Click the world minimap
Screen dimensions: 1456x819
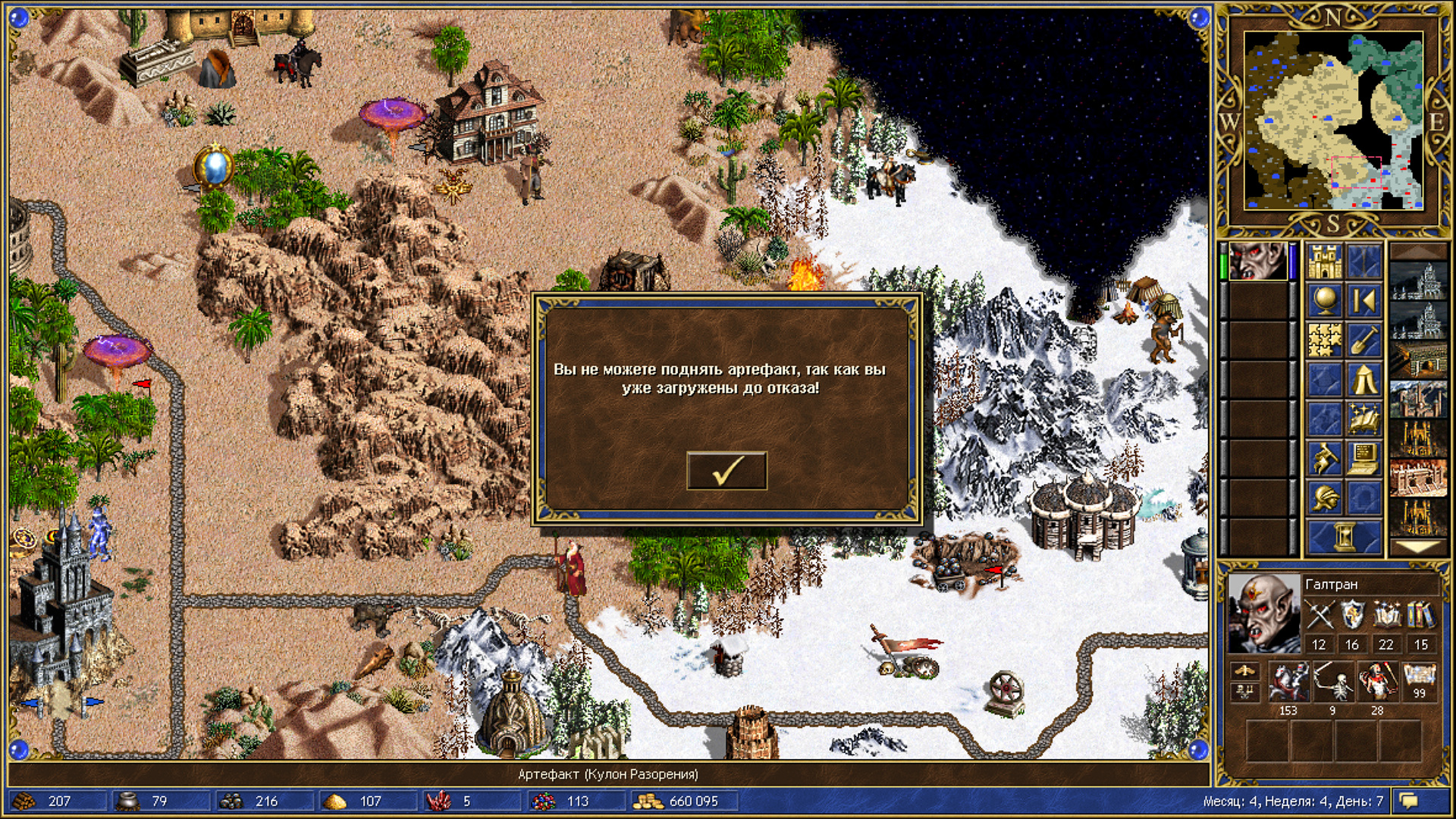(x=1333, y=121)
